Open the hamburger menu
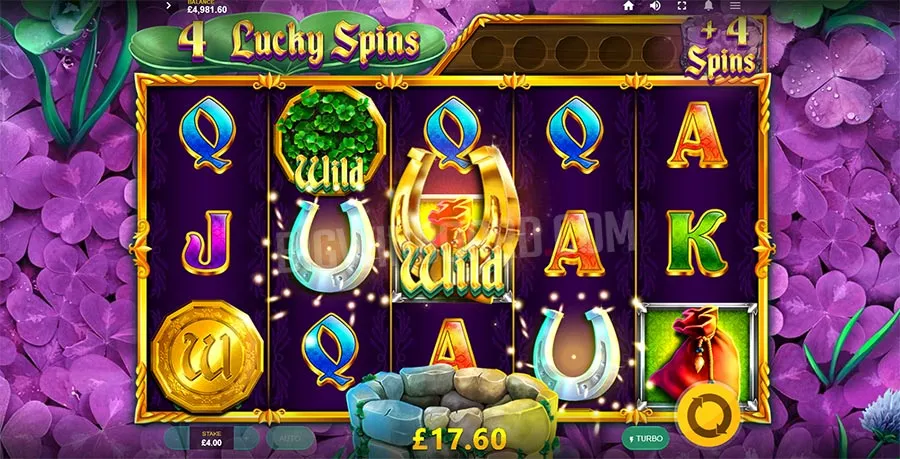Viewport: 900px width, 459px height. pyautogui.click(x=735, y=6)
